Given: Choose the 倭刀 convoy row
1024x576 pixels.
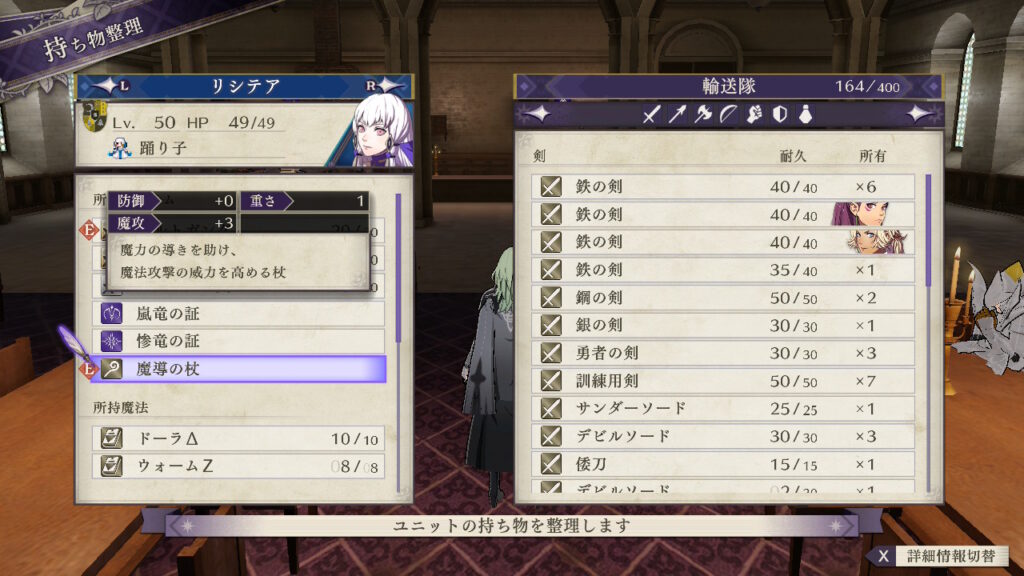Looking at the screenshot, I should tap(727, 465).
